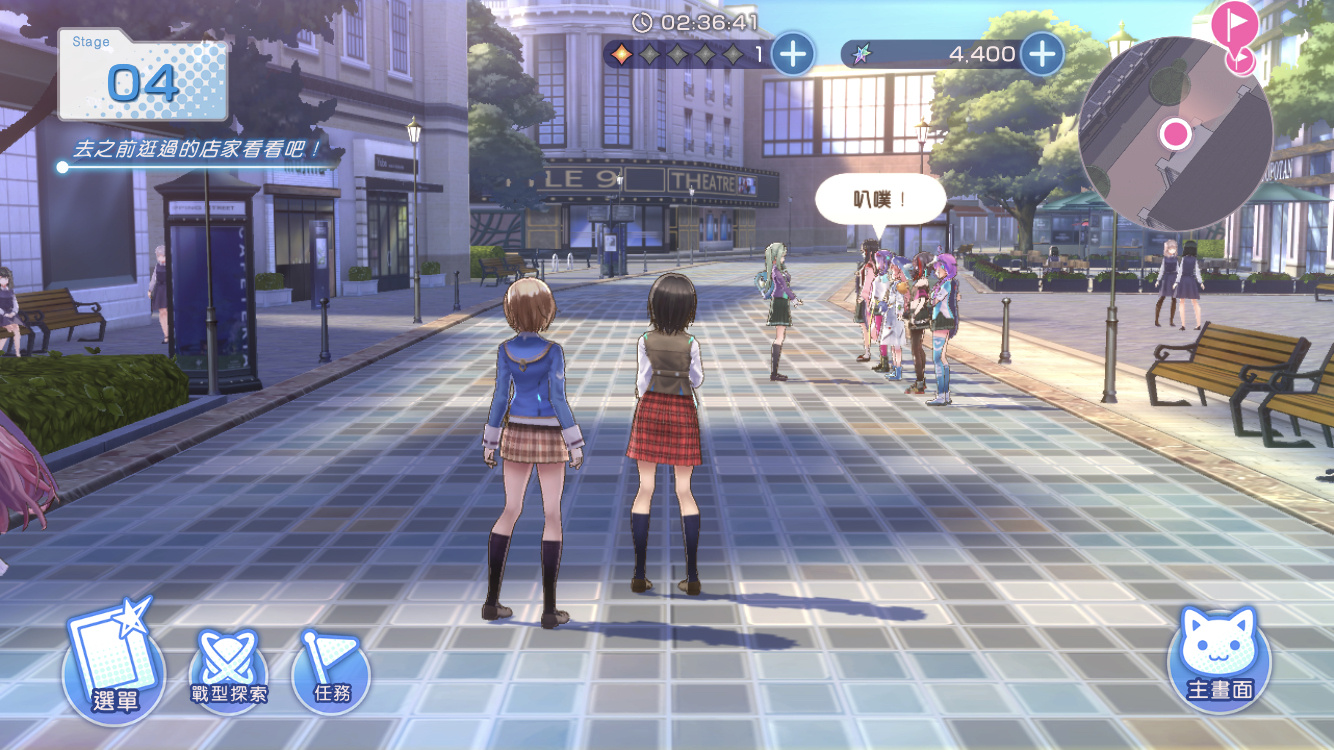
Task: View the objective text about visiting shops
Action: (x=198, y=151)
